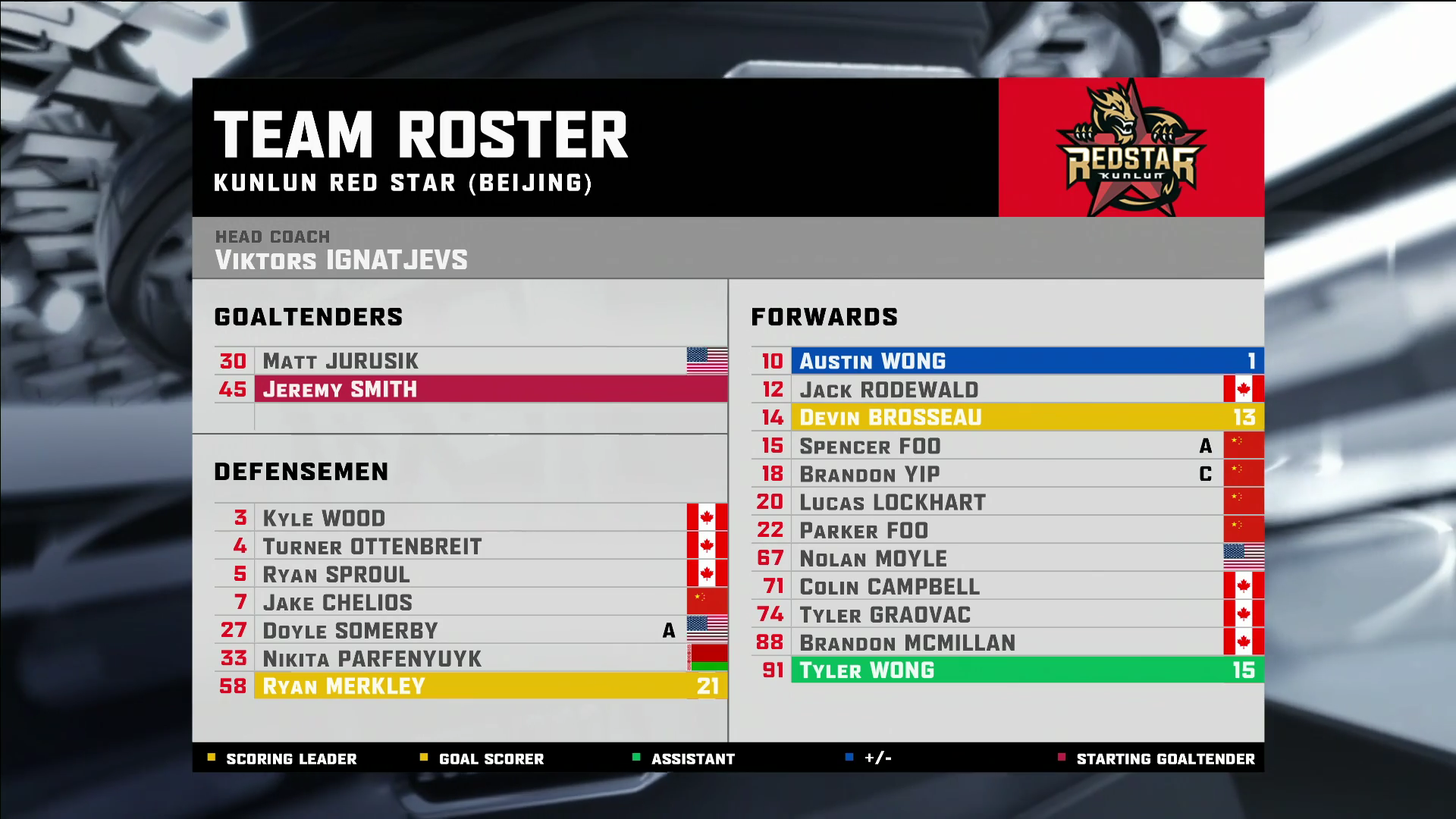Pick Tyler Wong's green highlighted row
Viewport: 1456px width, 819px height.
click(x=1009, y=670)
